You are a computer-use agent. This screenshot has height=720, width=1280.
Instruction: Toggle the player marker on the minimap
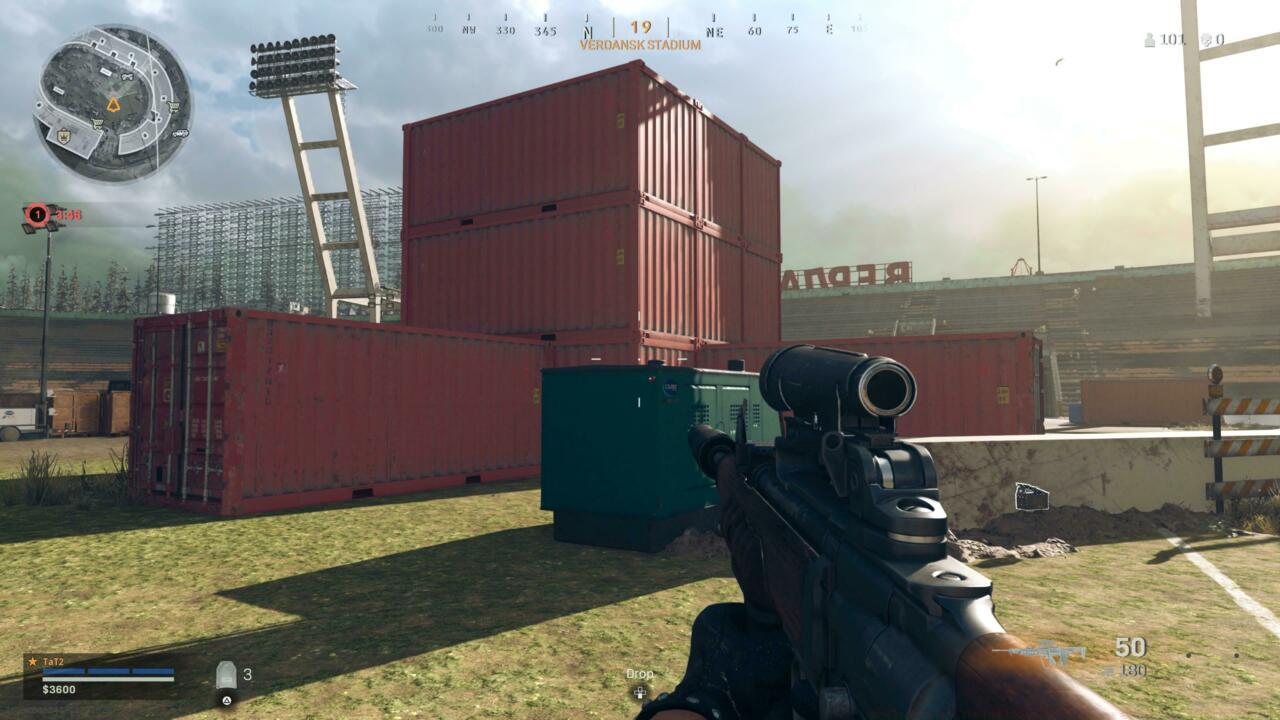[x=114, y=104]
